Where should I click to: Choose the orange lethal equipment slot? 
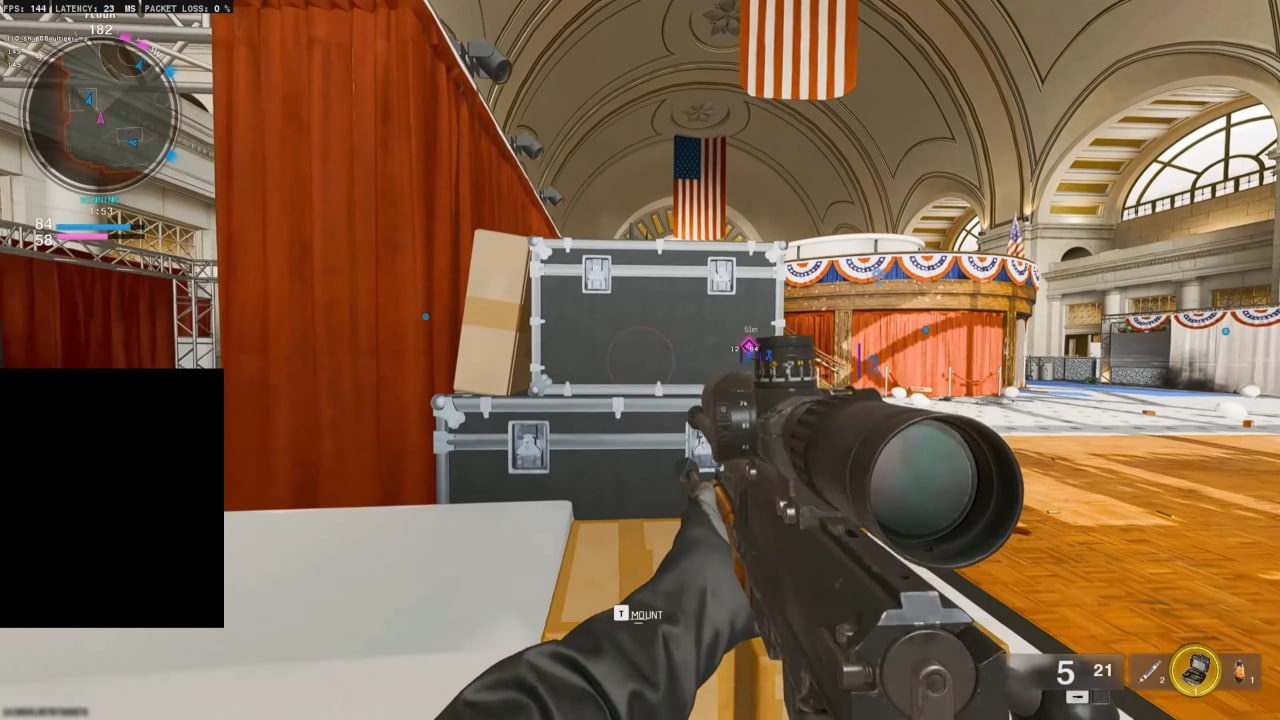[1241, 671]
